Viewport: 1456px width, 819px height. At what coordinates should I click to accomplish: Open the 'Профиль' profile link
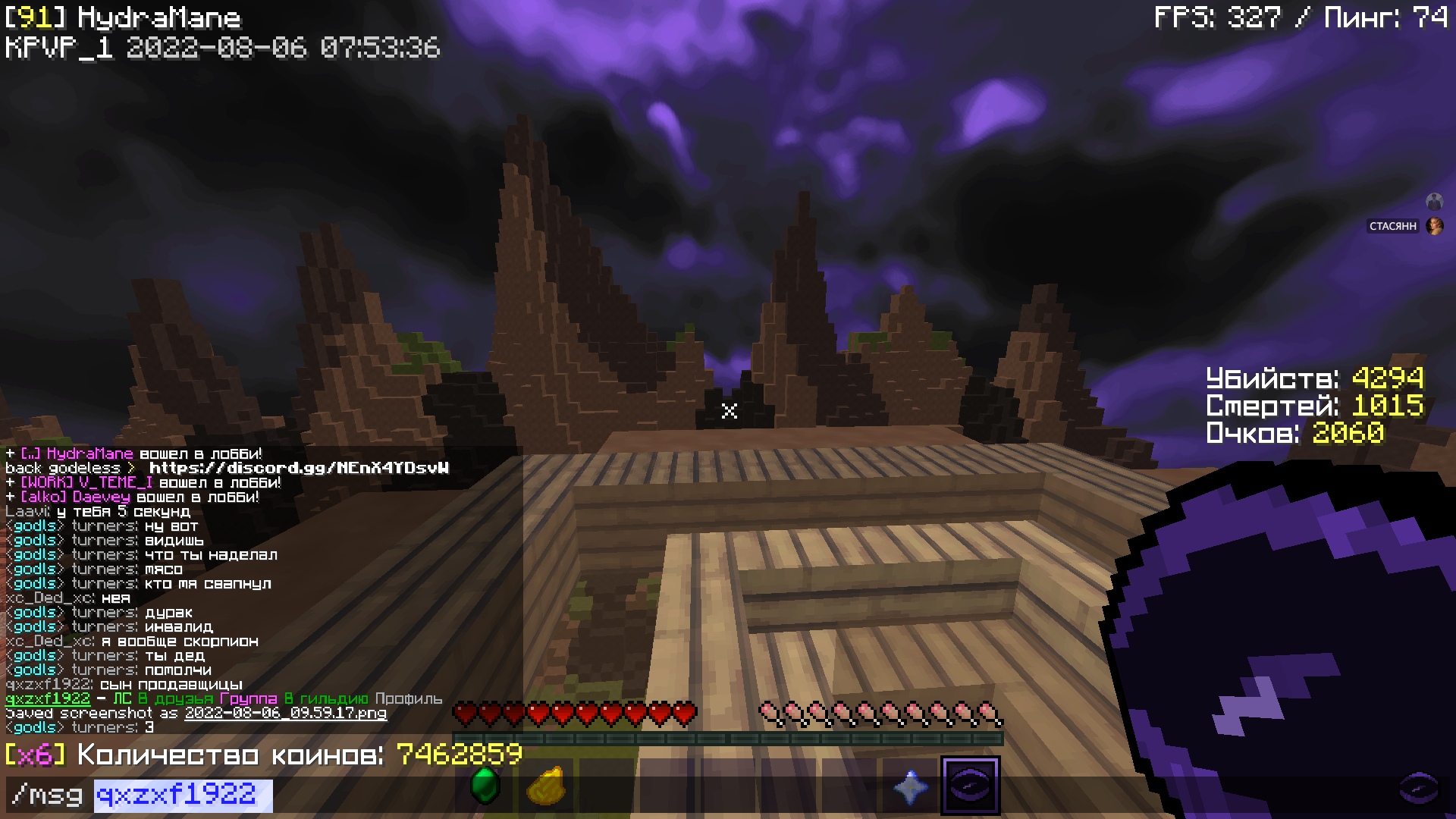(x=408, y=698)
